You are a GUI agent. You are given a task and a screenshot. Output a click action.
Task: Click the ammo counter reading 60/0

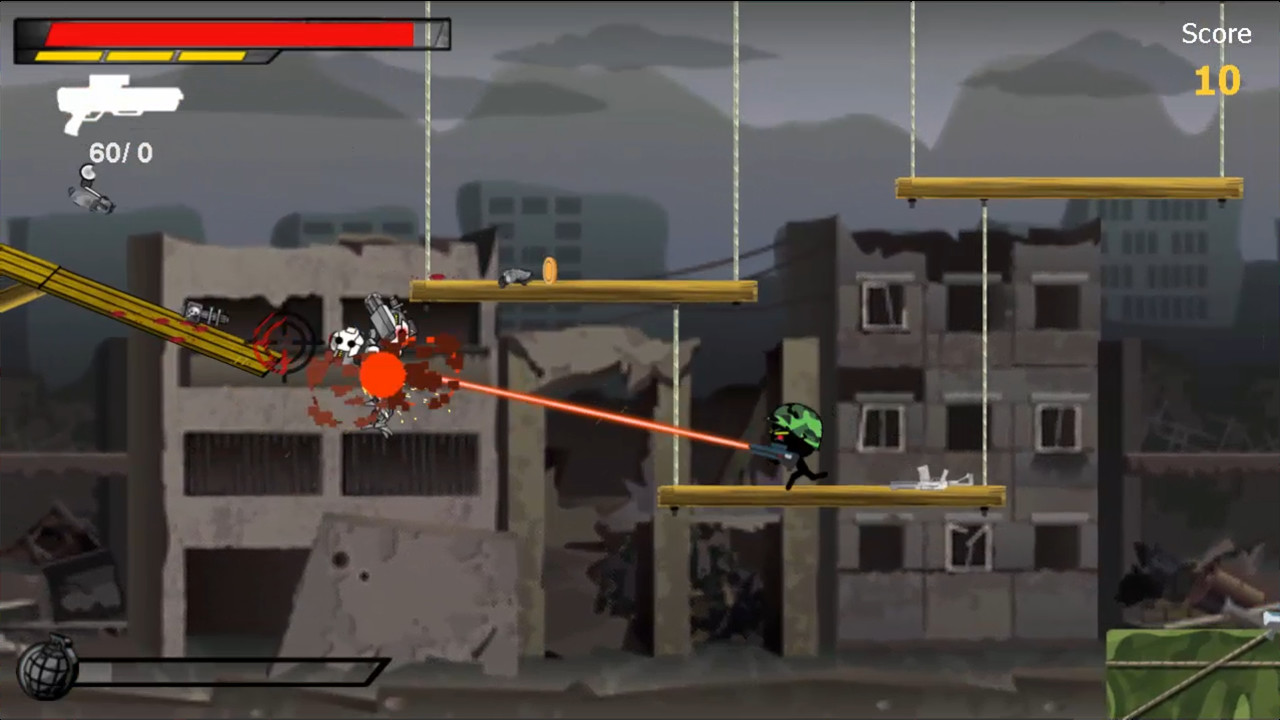pyautogui.click(x=120, y=153)
